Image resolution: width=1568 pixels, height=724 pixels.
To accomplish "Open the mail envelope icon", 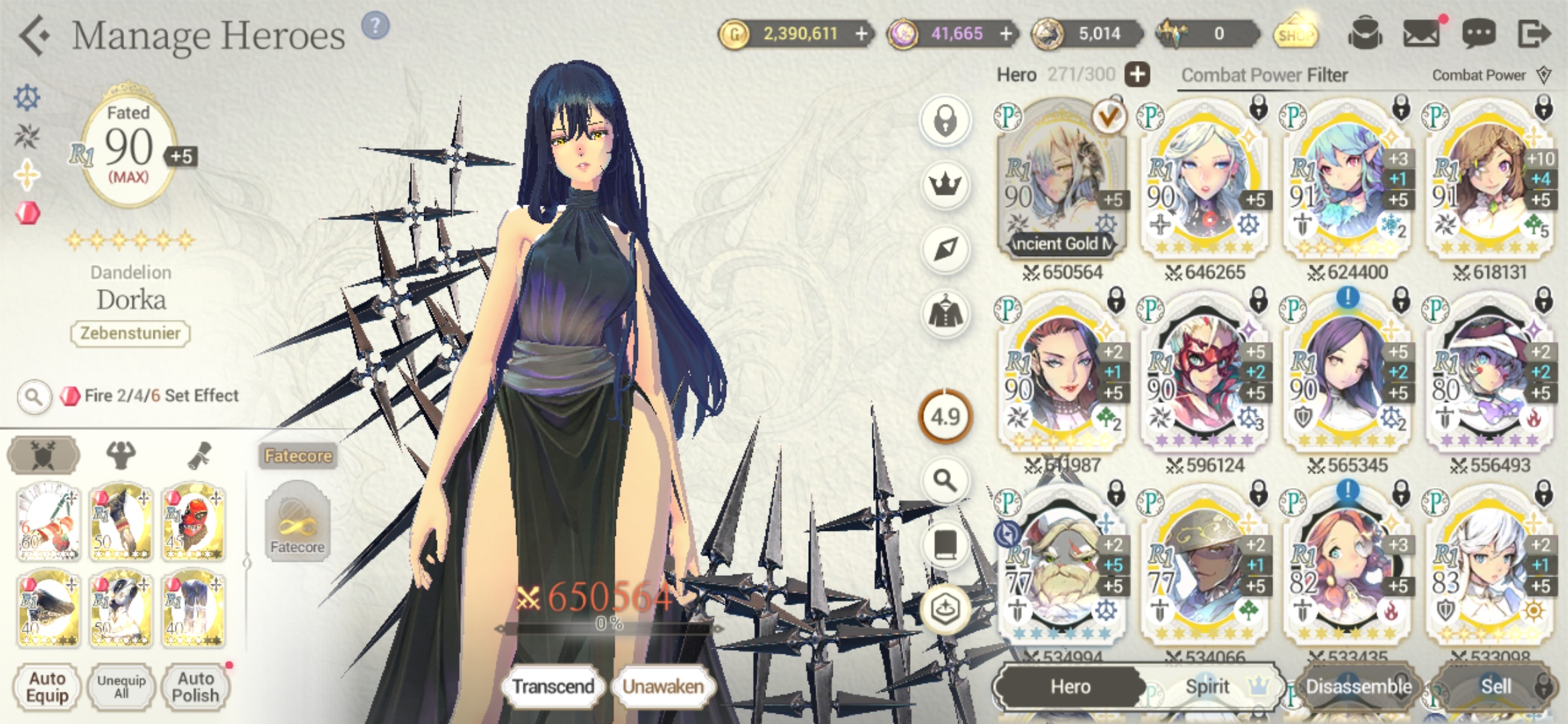I will tap(1421, 34).
